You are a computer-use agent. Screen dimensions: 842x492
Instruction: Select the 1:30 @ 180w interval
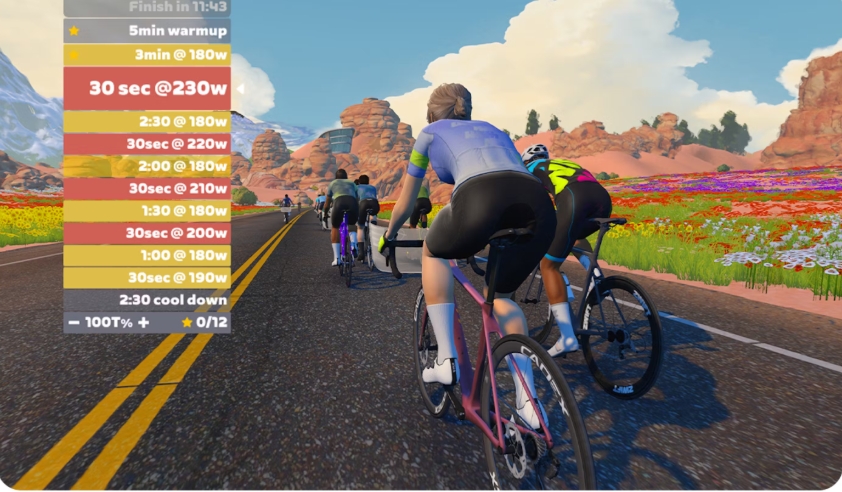point(147,211)
